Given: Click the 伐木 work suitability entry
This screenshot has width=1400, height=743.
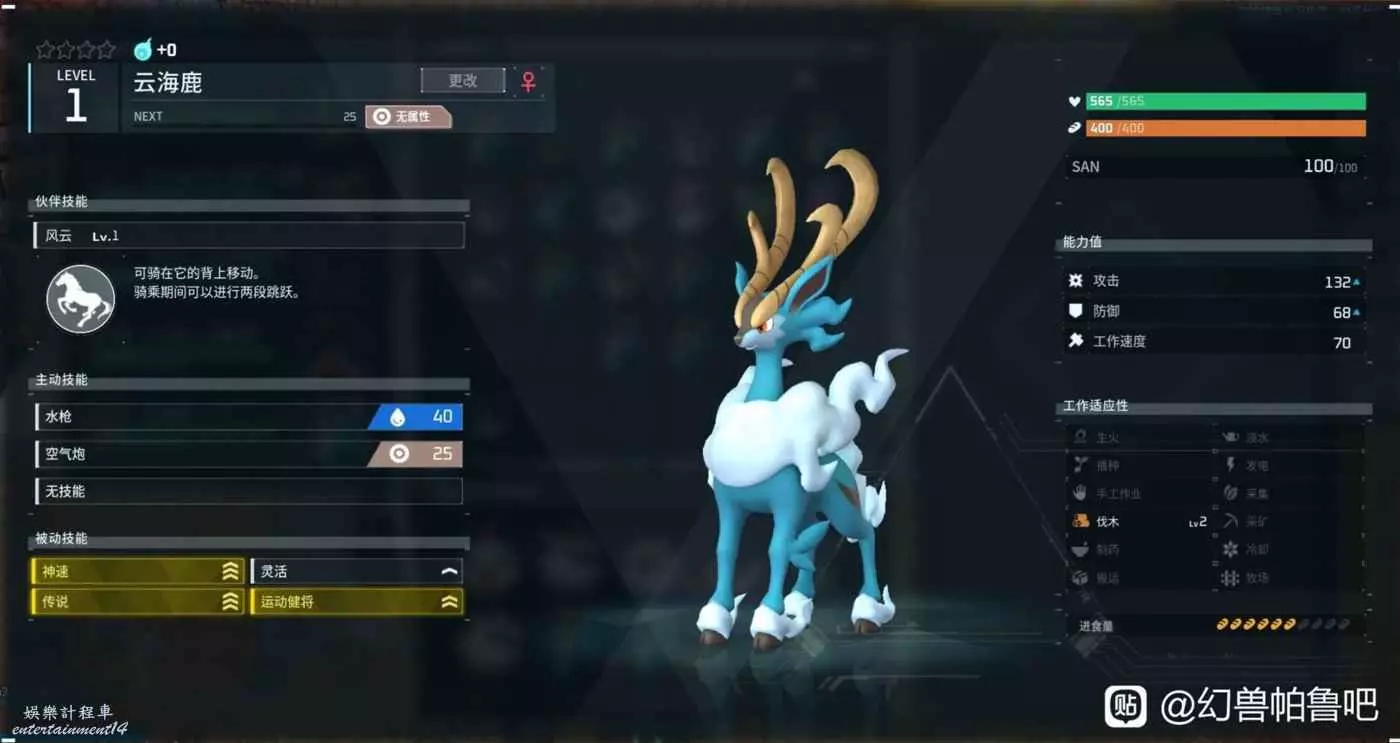Looking at the screenshot, I should click(x=1139, y=521).
